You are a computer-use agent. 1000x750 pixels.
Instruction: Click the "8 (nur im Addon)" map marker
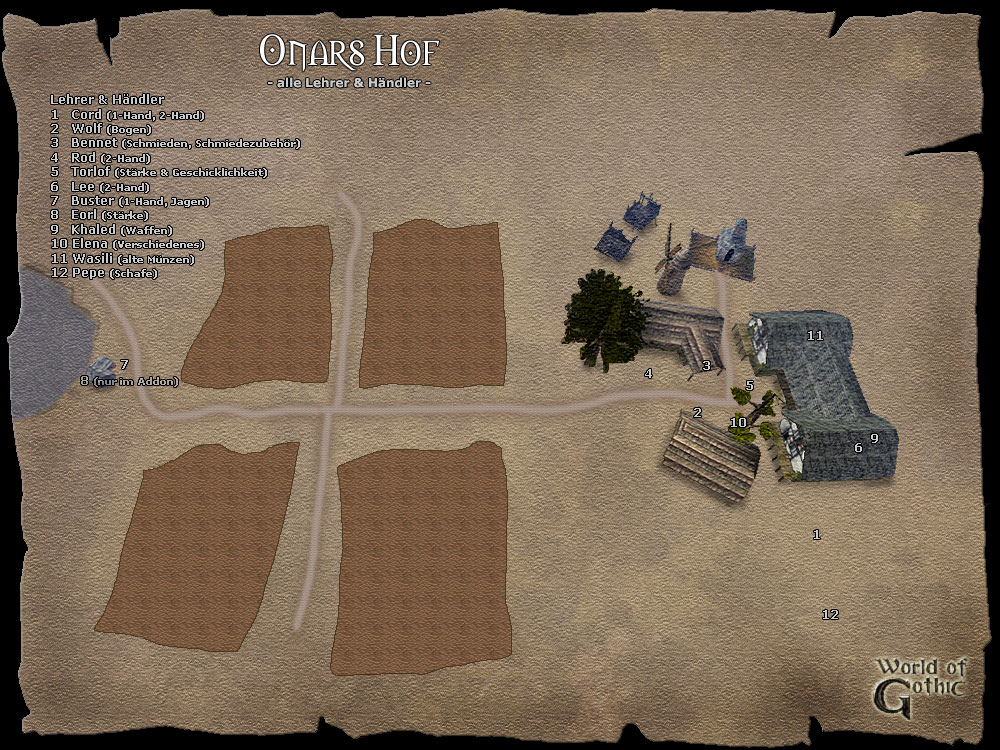click(x=129, y=381)
